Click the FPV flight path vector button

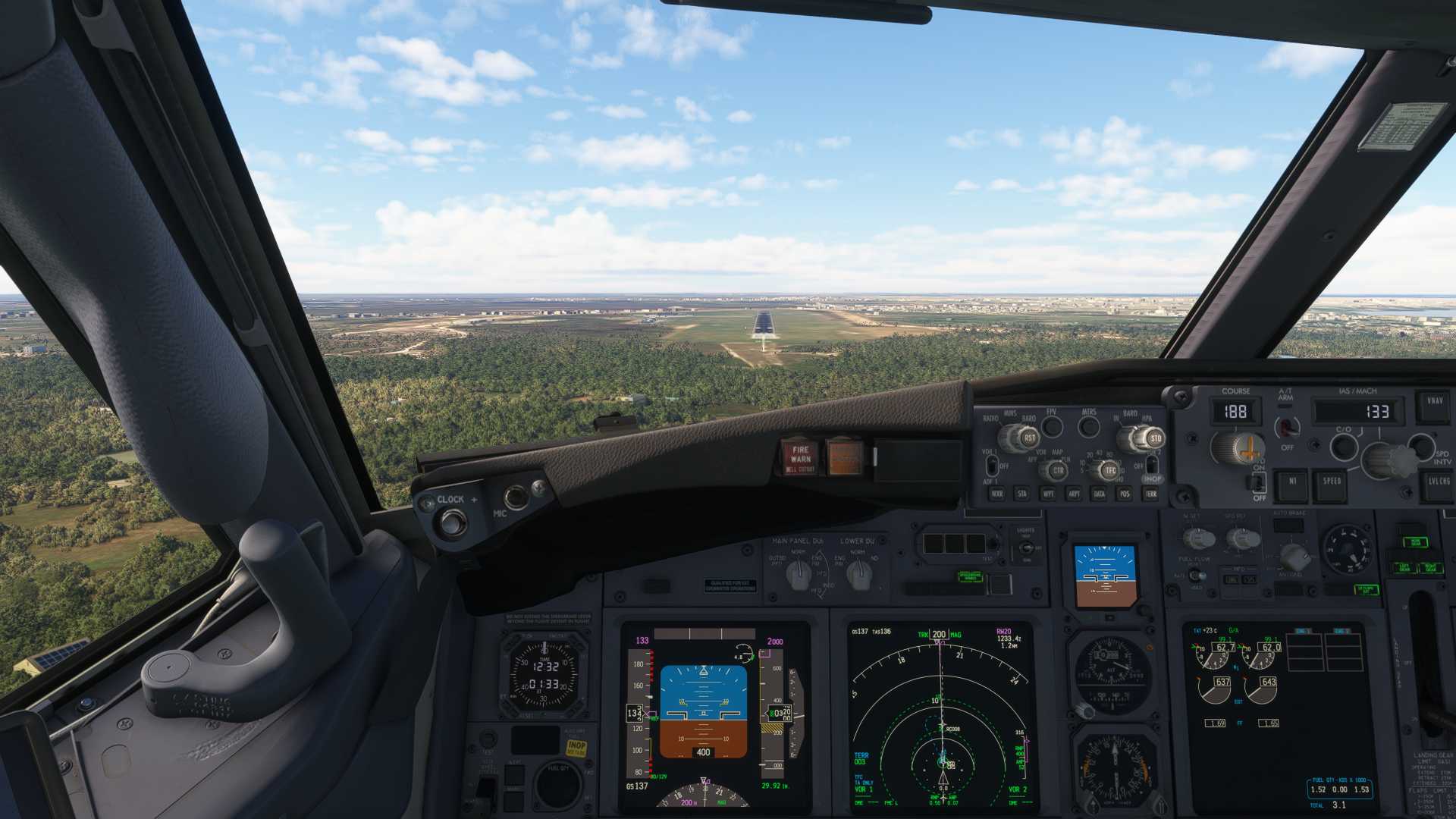click(x=1052, y=427)
